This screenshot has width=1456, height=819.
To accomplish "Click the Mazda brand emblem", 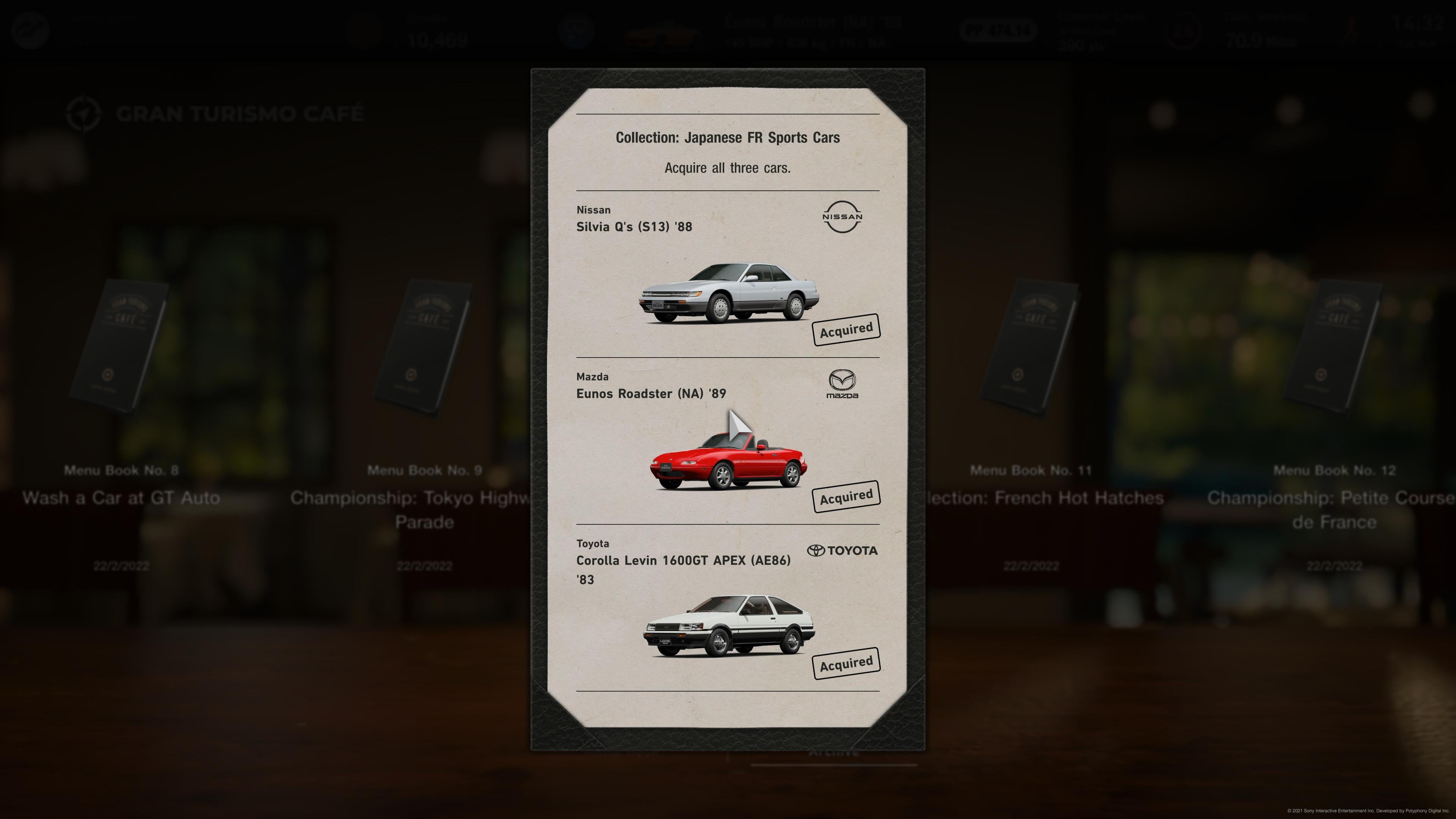I will pos(842,384).
